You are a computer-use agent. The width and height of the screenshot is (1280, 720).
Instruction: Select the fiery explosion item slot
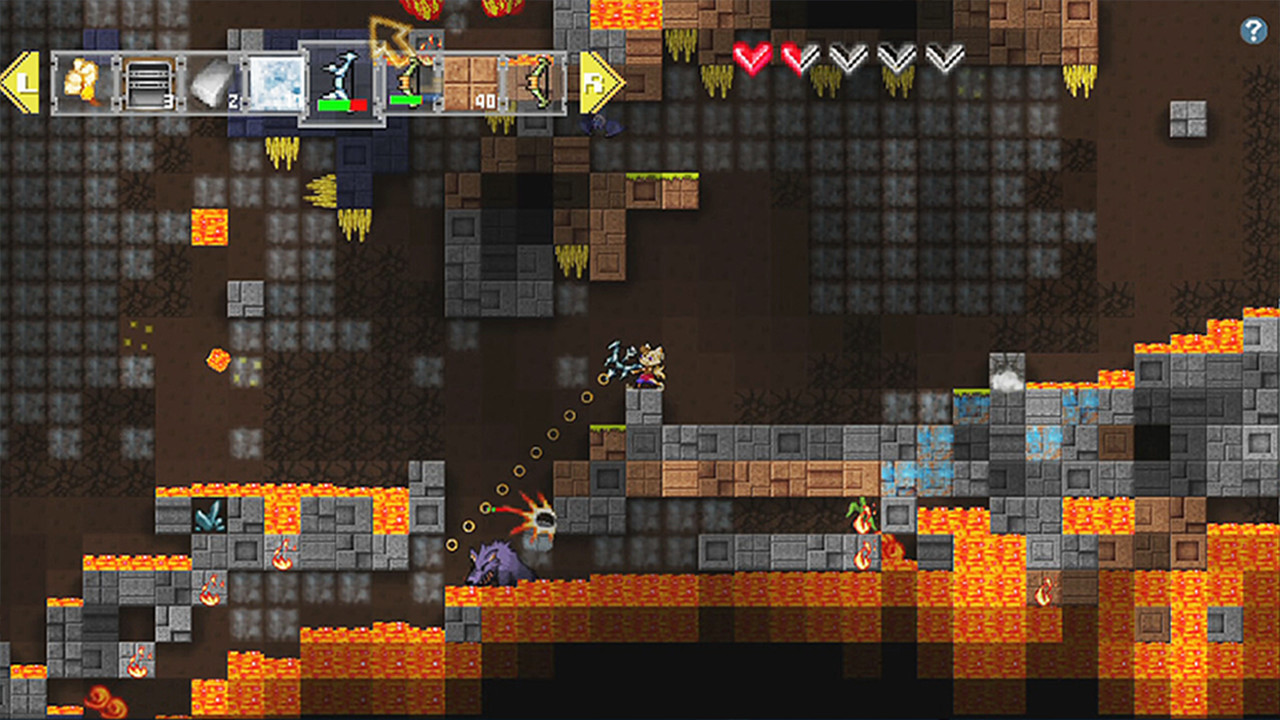click(83, 82)
